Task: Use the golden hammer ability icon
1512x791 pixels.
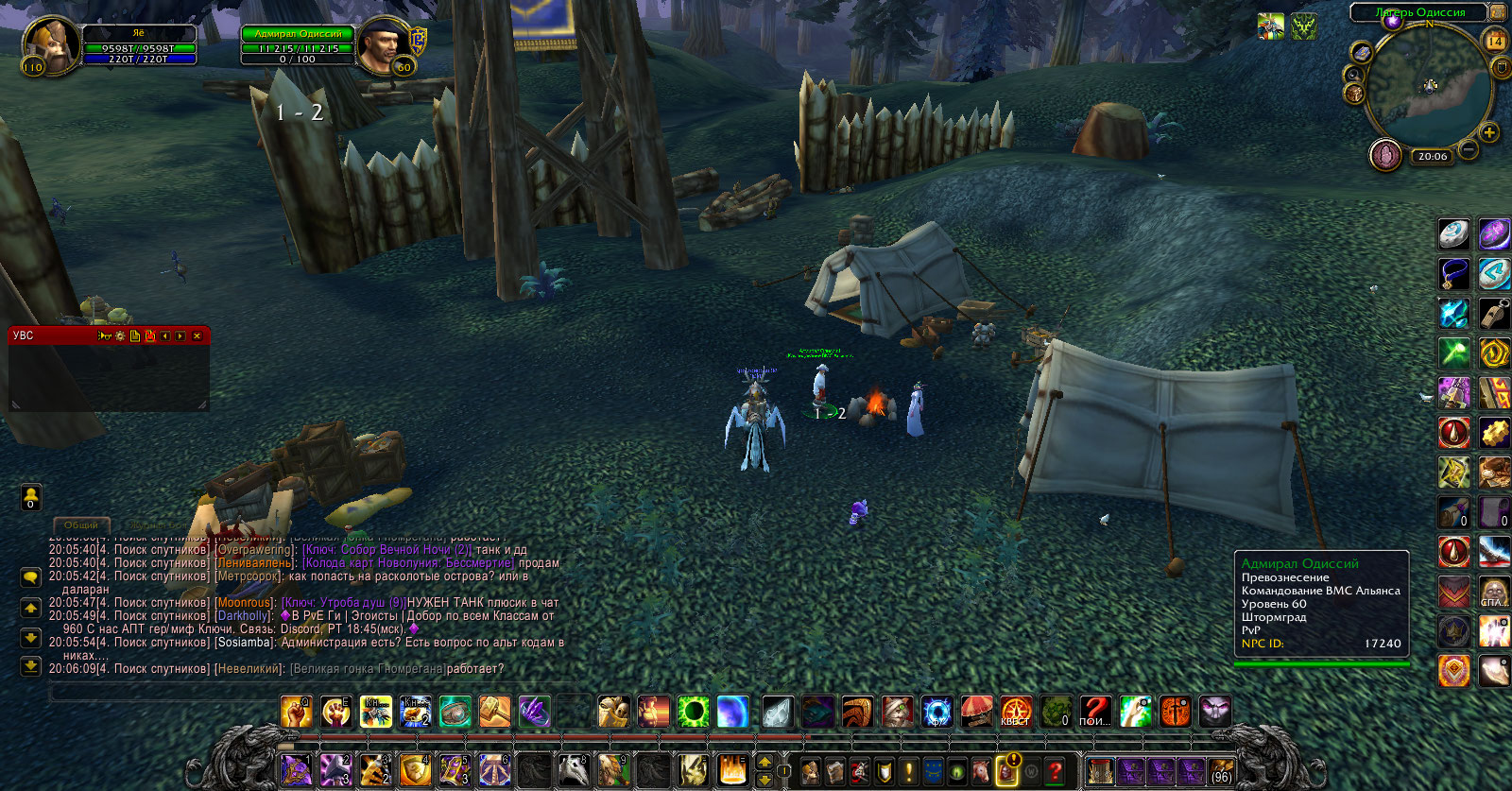Action: 494,712
